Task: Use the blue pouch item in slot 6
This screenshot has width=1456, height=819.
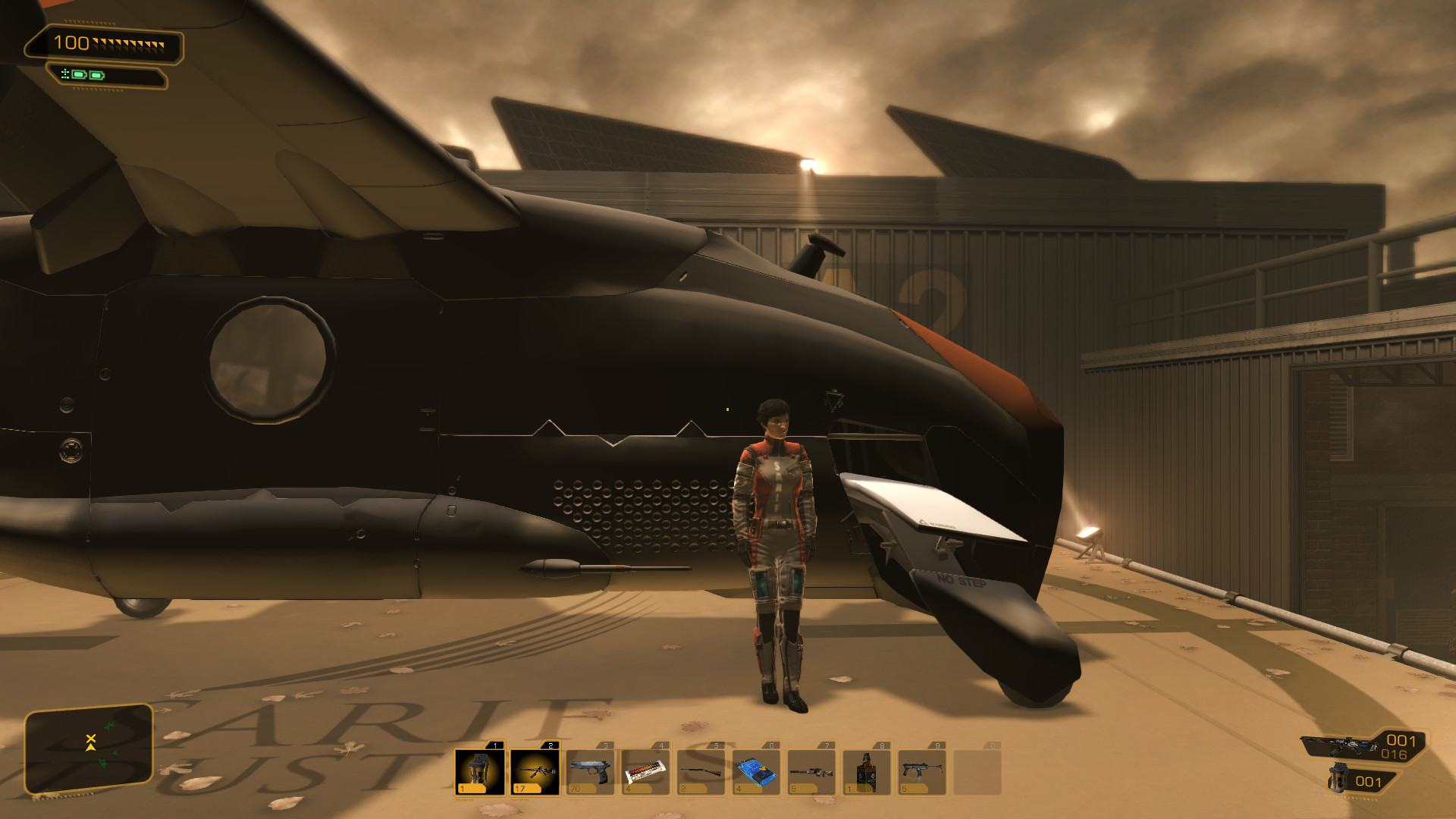Action: (756, 771)
